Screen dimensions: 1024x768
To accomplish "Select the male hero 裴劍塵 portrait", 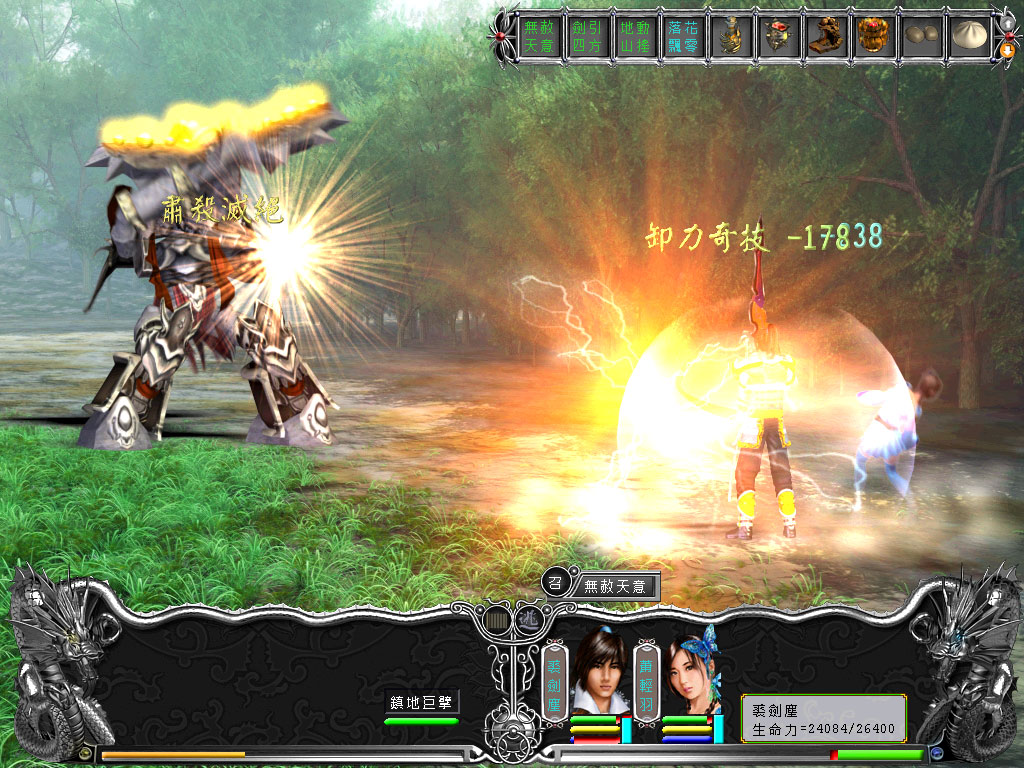I will [x=598, y=673].
